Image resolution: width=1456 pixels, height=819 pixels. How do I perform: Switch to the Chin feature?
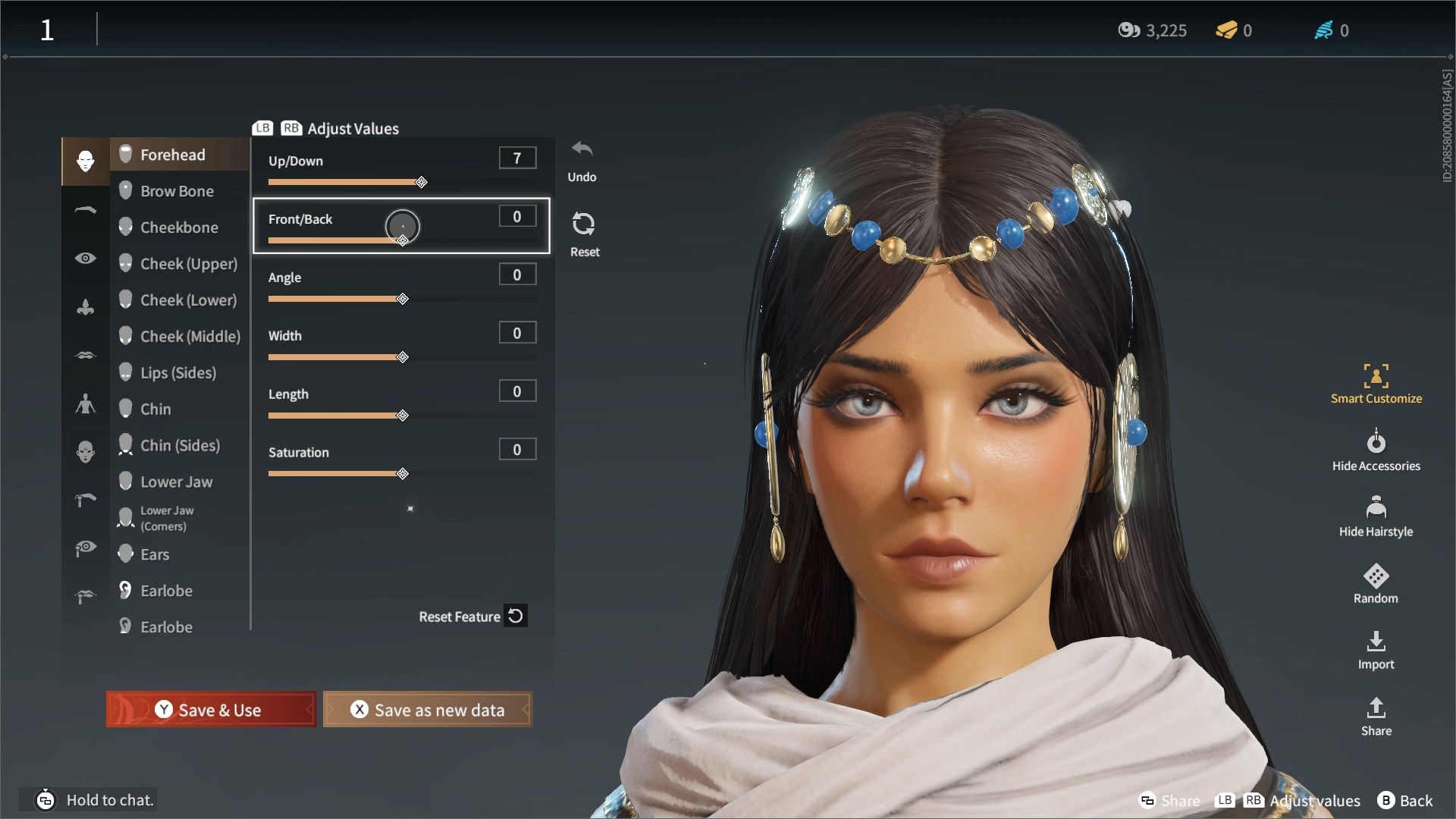click(156, 409)
